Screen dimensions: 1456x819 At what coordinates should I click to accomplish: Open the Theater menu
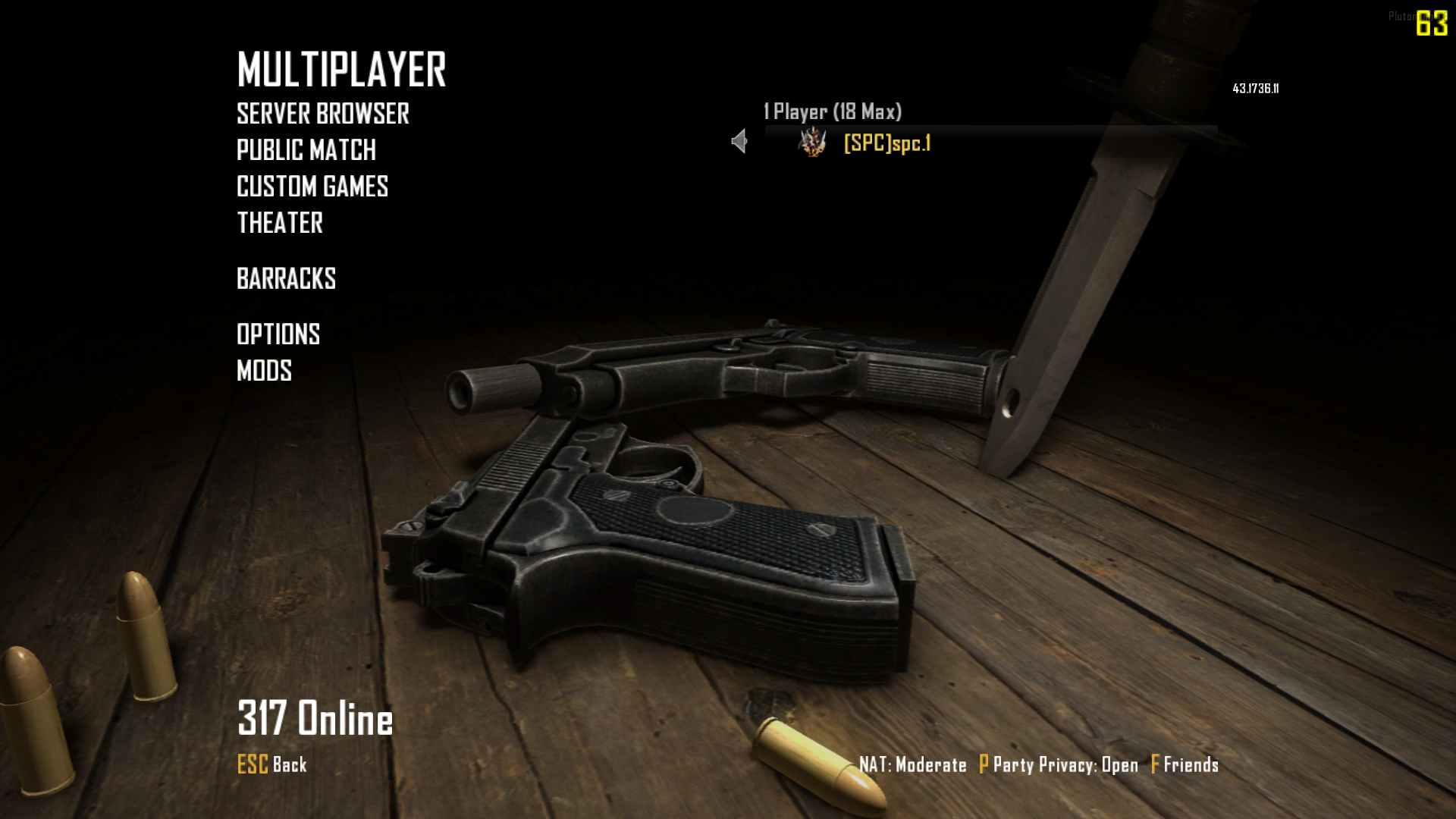point(280,224)
